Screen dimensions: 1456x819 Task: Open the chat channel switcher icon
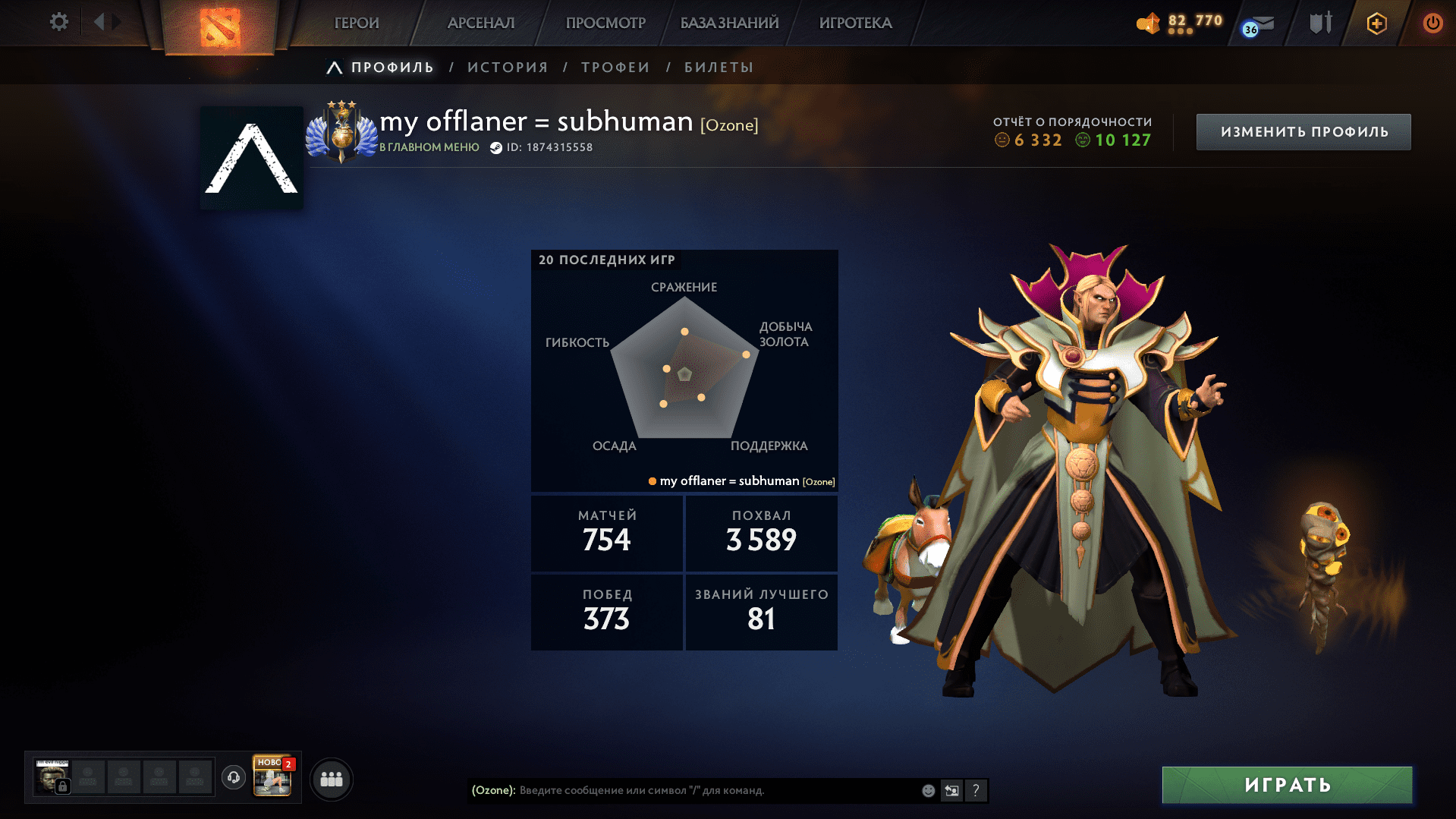click(x=951, y=790)
